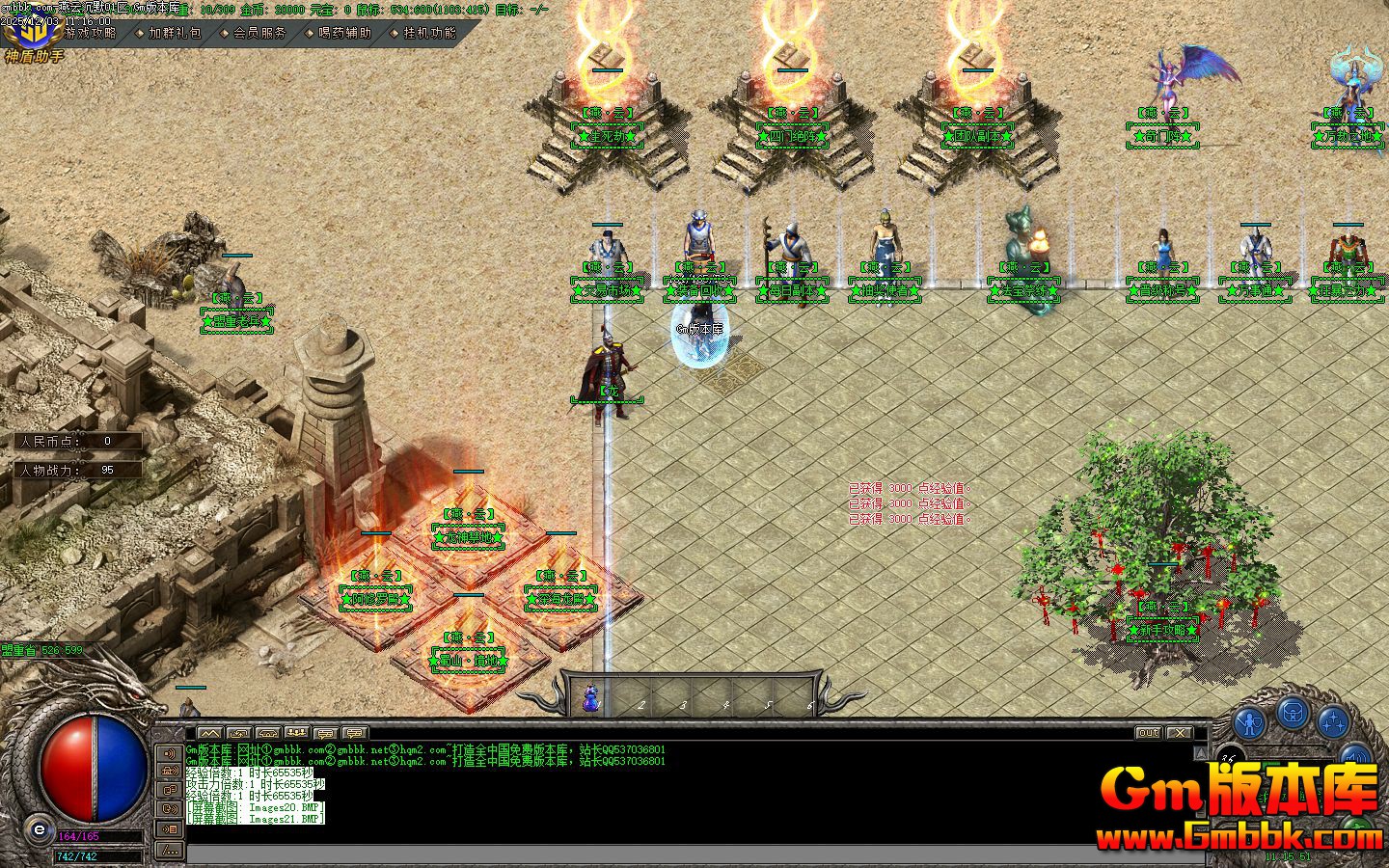Click the slash command chat button
The image size is (1389, 868).
(x=170, y=850)
